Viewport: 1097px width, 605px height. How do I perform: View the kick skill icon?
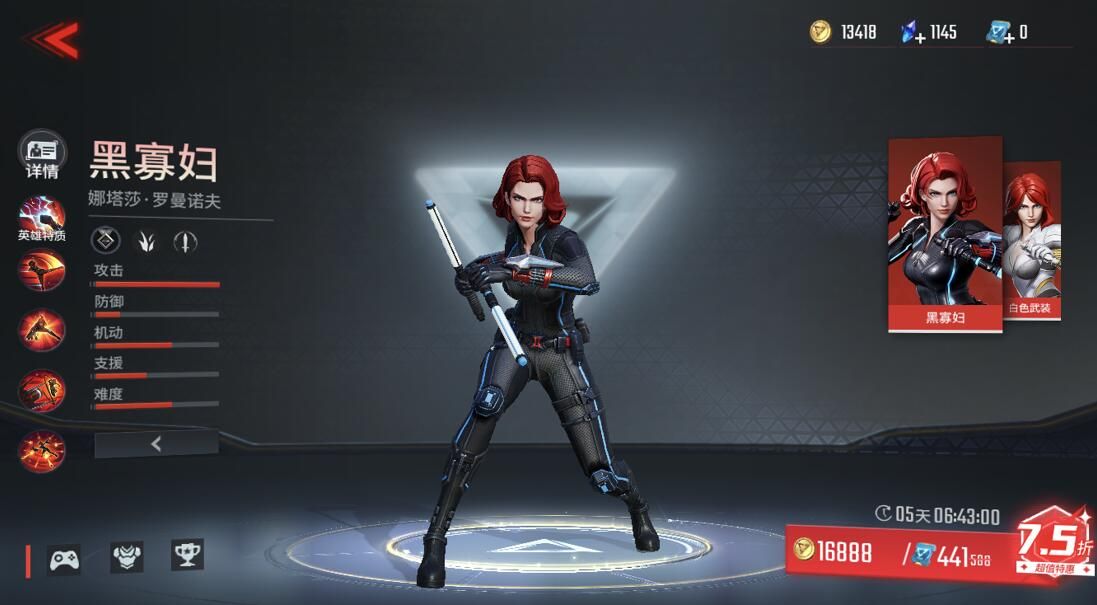click(42, 271)
